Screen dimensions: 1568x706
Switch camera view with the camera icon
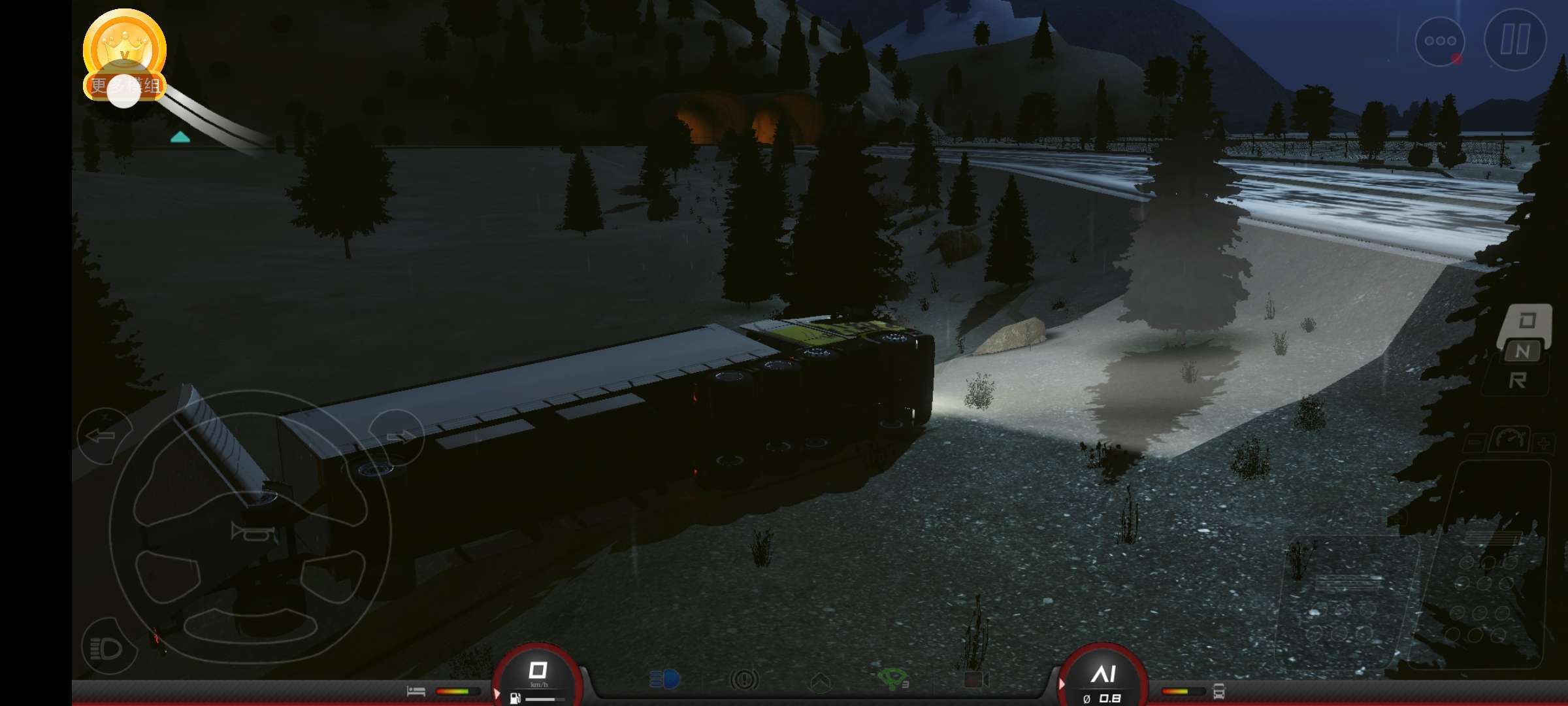coord(975,681)
